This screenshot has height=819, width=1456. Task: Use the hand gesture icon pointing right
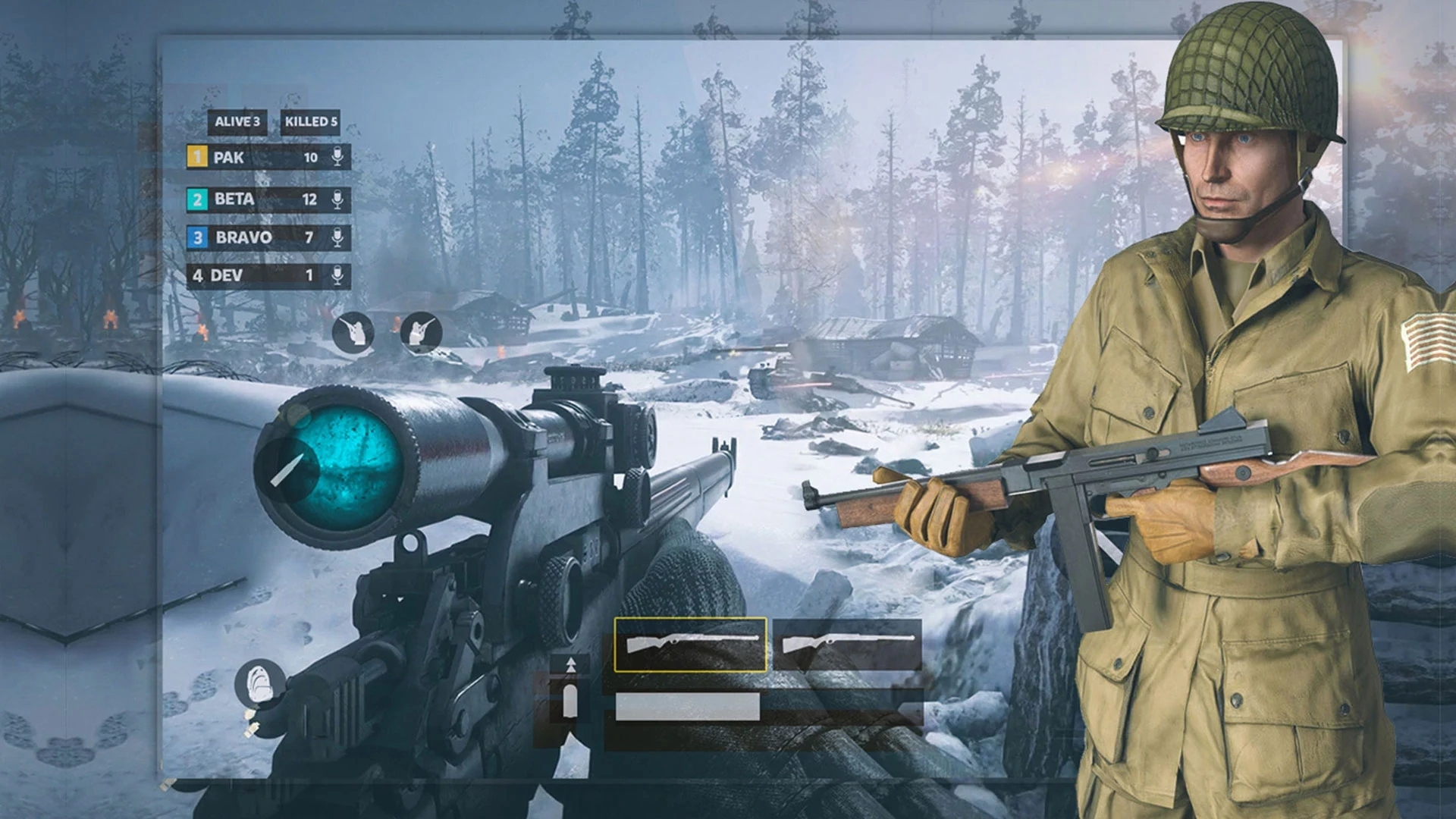tap(421, 332)
